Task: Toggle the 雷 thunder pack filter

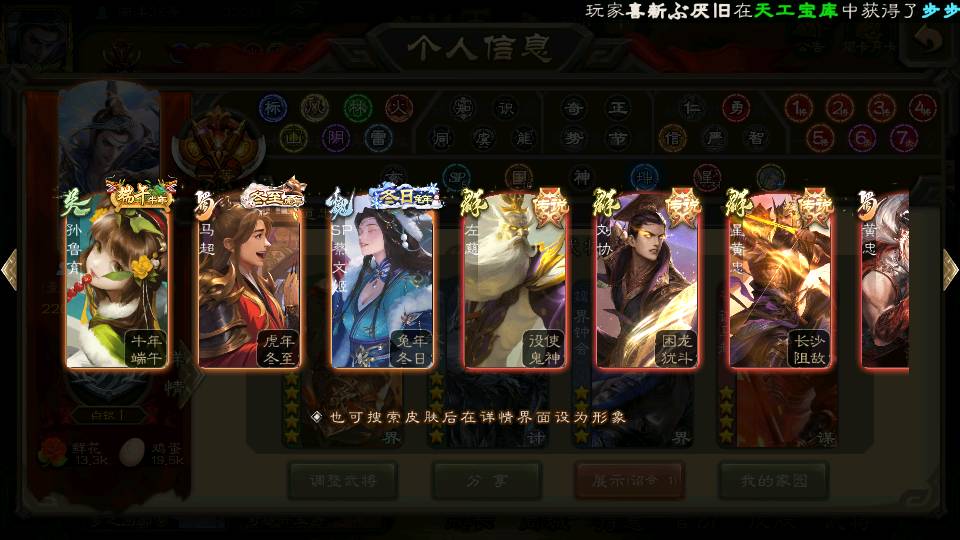Action: 377,137
